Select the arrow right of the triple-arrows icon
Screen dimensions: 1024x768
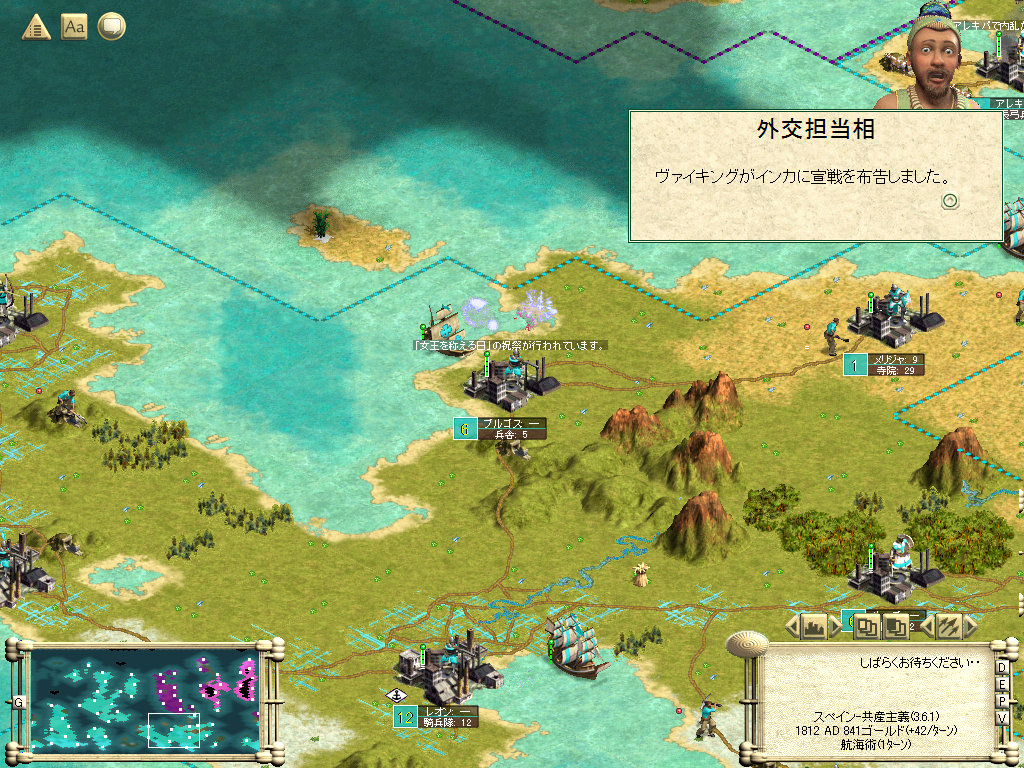tap(969, 627)
